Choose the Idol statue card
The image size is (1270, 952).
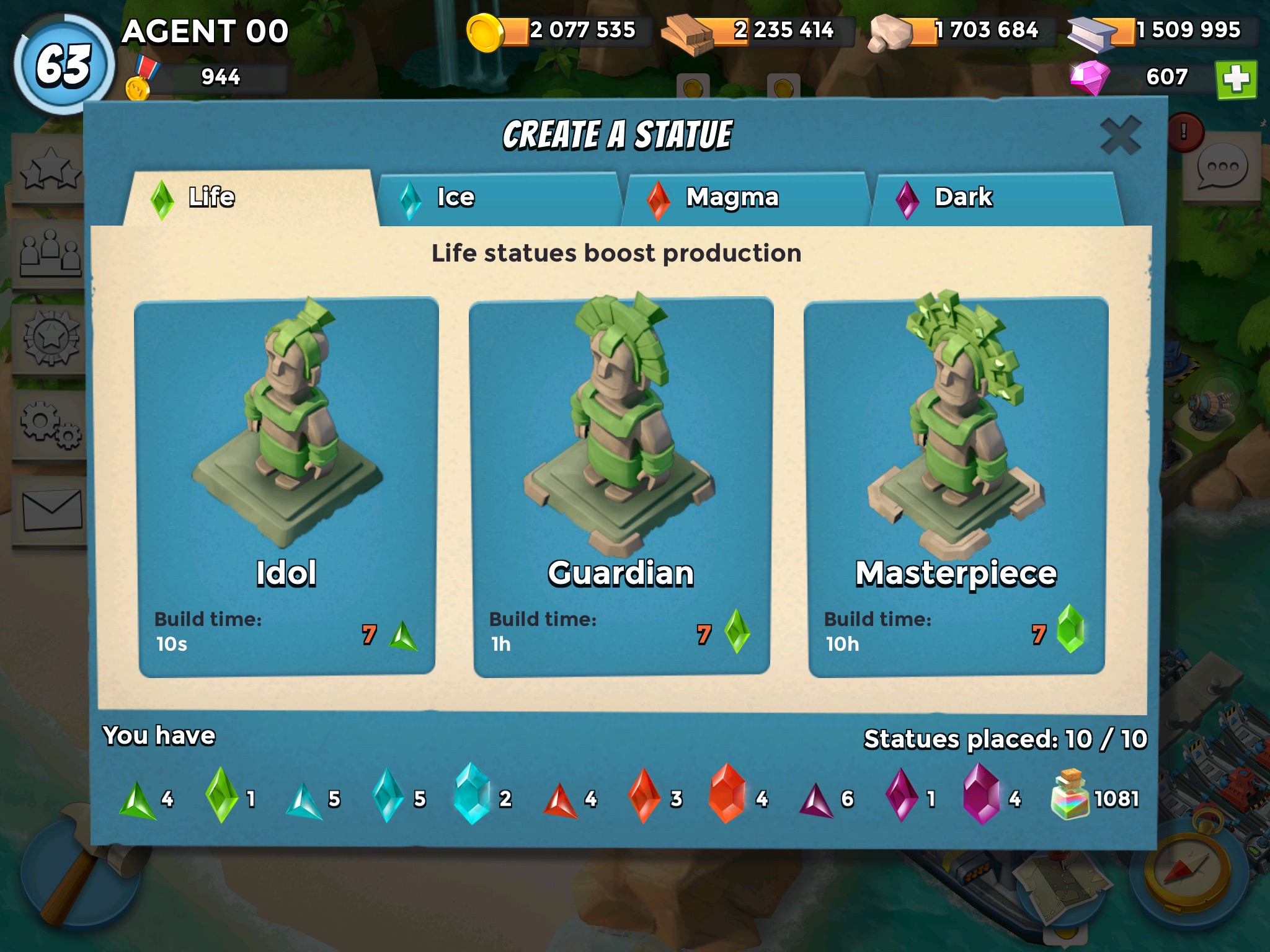286,488
